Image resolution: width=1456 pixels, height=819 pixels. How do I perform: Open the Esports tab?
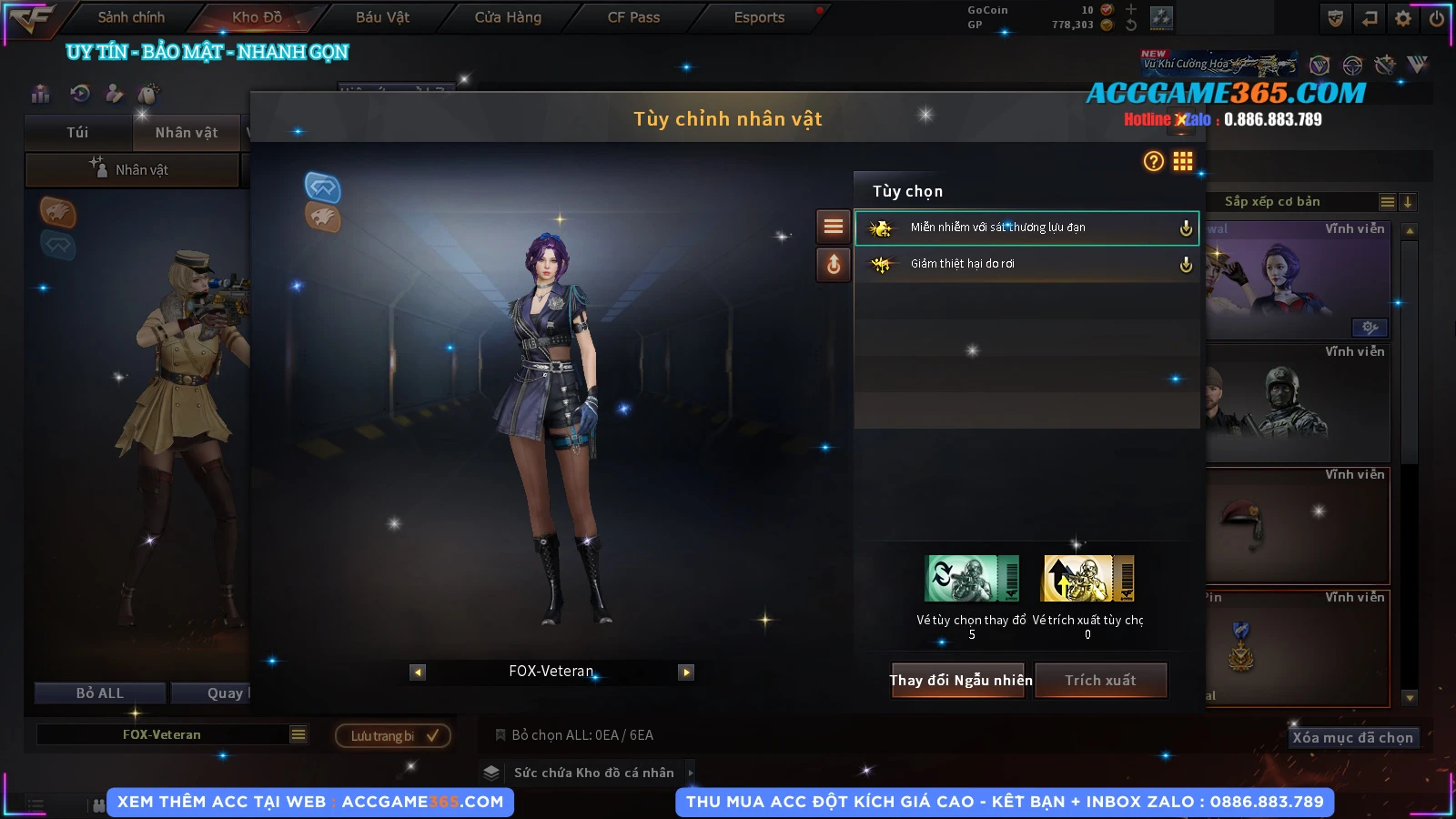759,17
